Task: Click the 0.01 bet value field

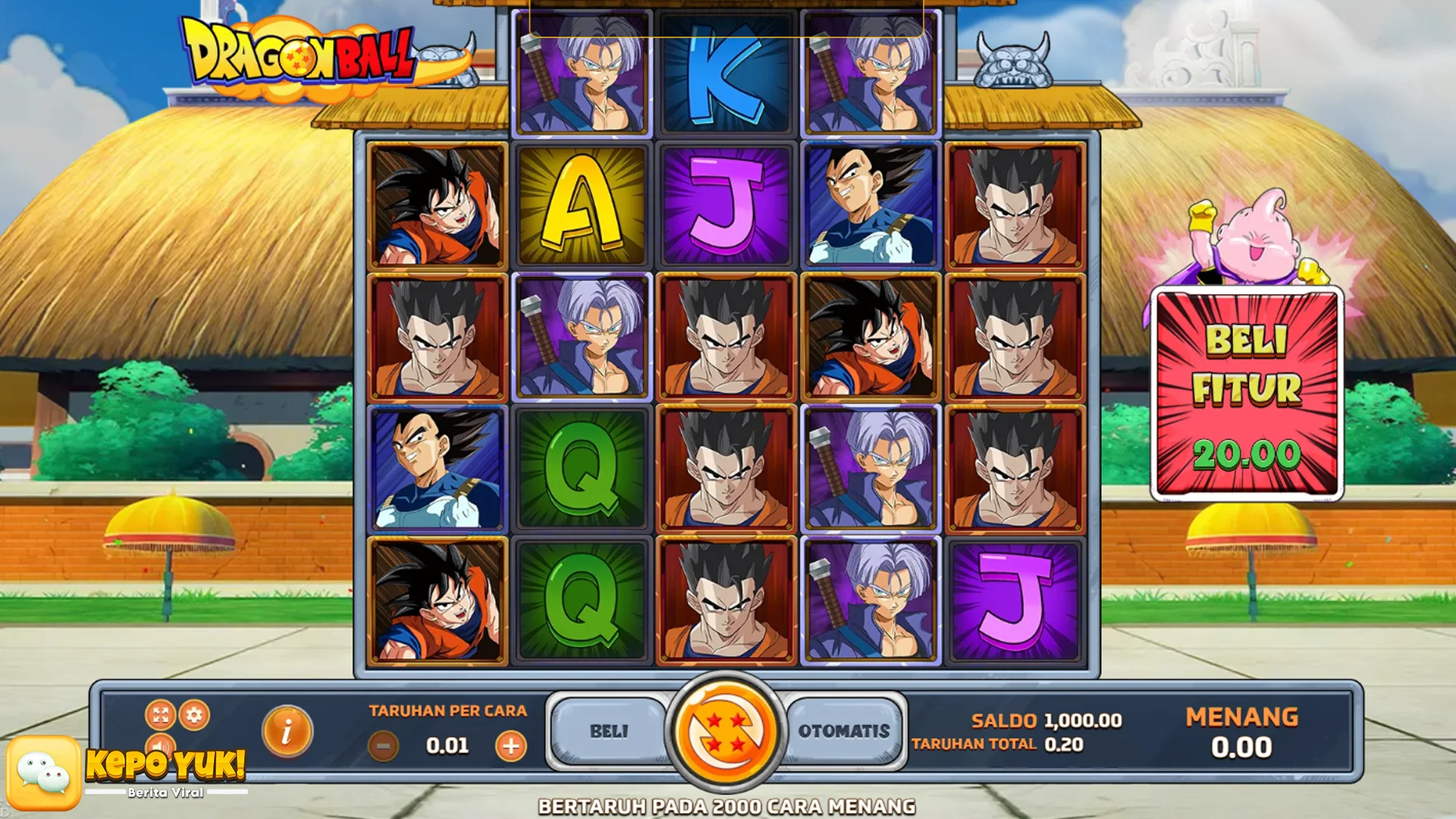Action: coord(447,745)
